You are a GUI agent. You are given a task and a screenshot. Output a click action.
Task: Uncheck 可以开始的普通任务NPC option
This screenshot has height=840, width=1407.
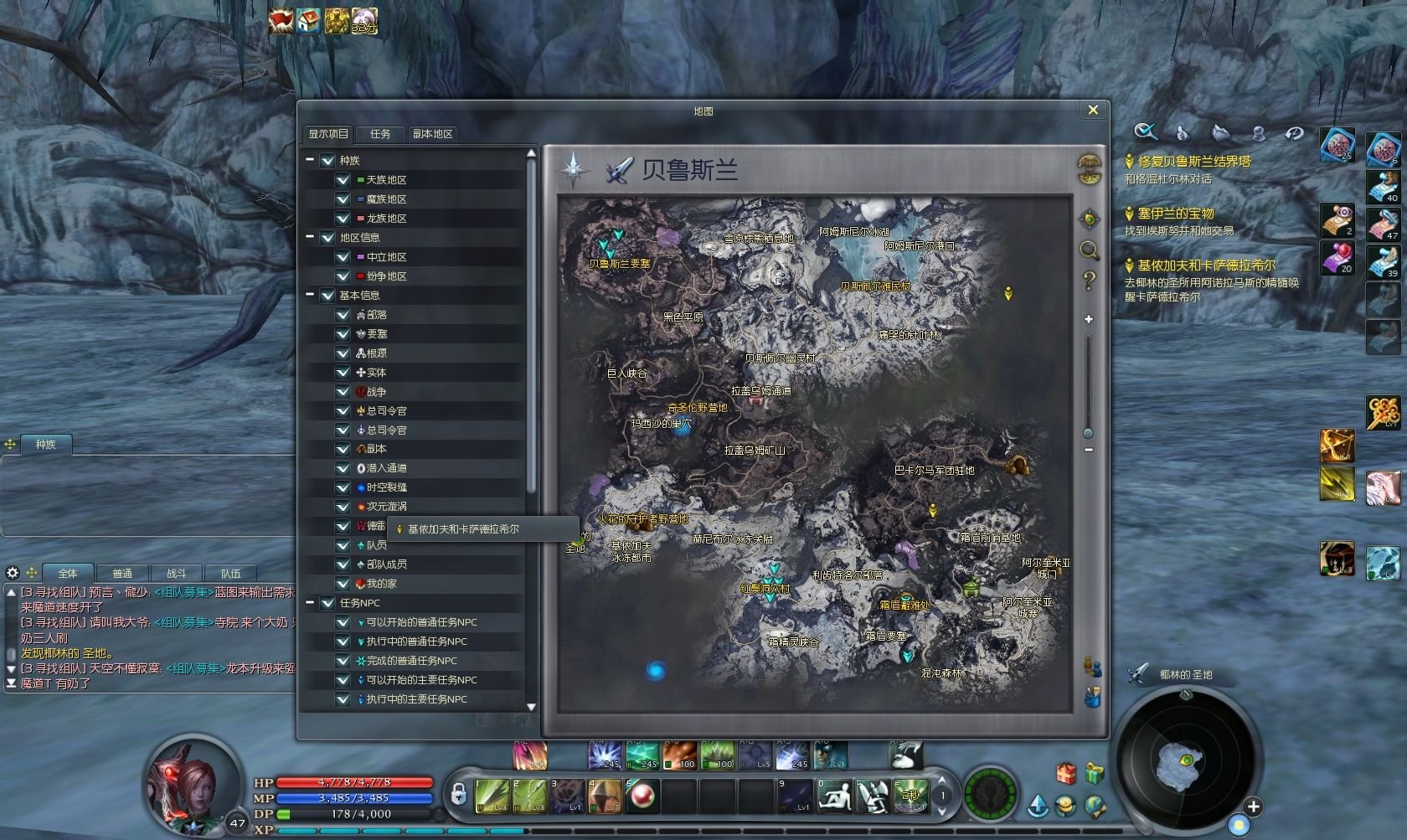(x=343, y=622)
